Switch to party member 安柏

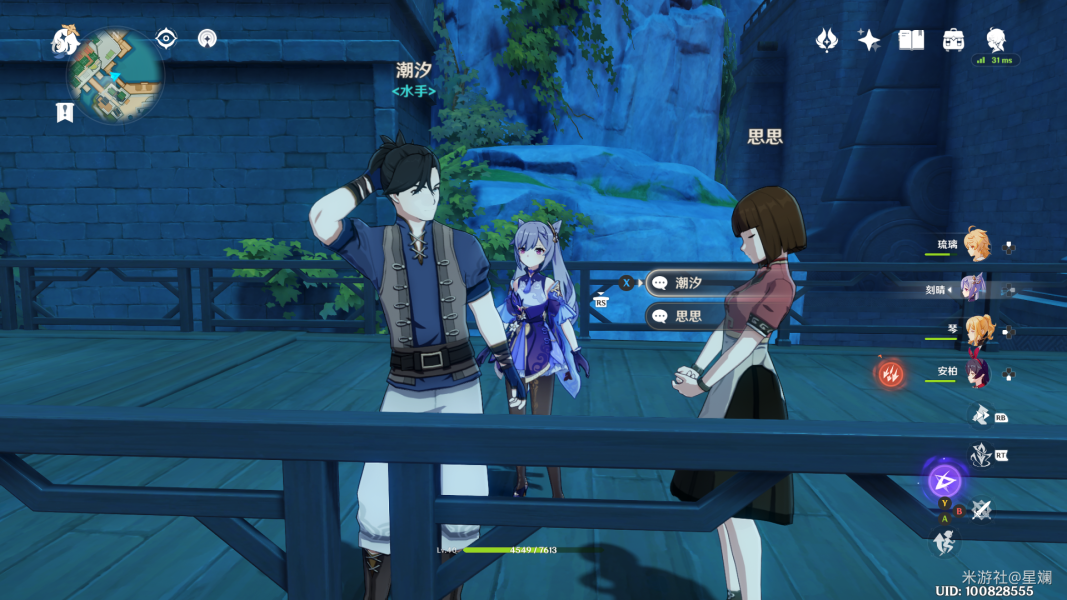tap(976, 373)
